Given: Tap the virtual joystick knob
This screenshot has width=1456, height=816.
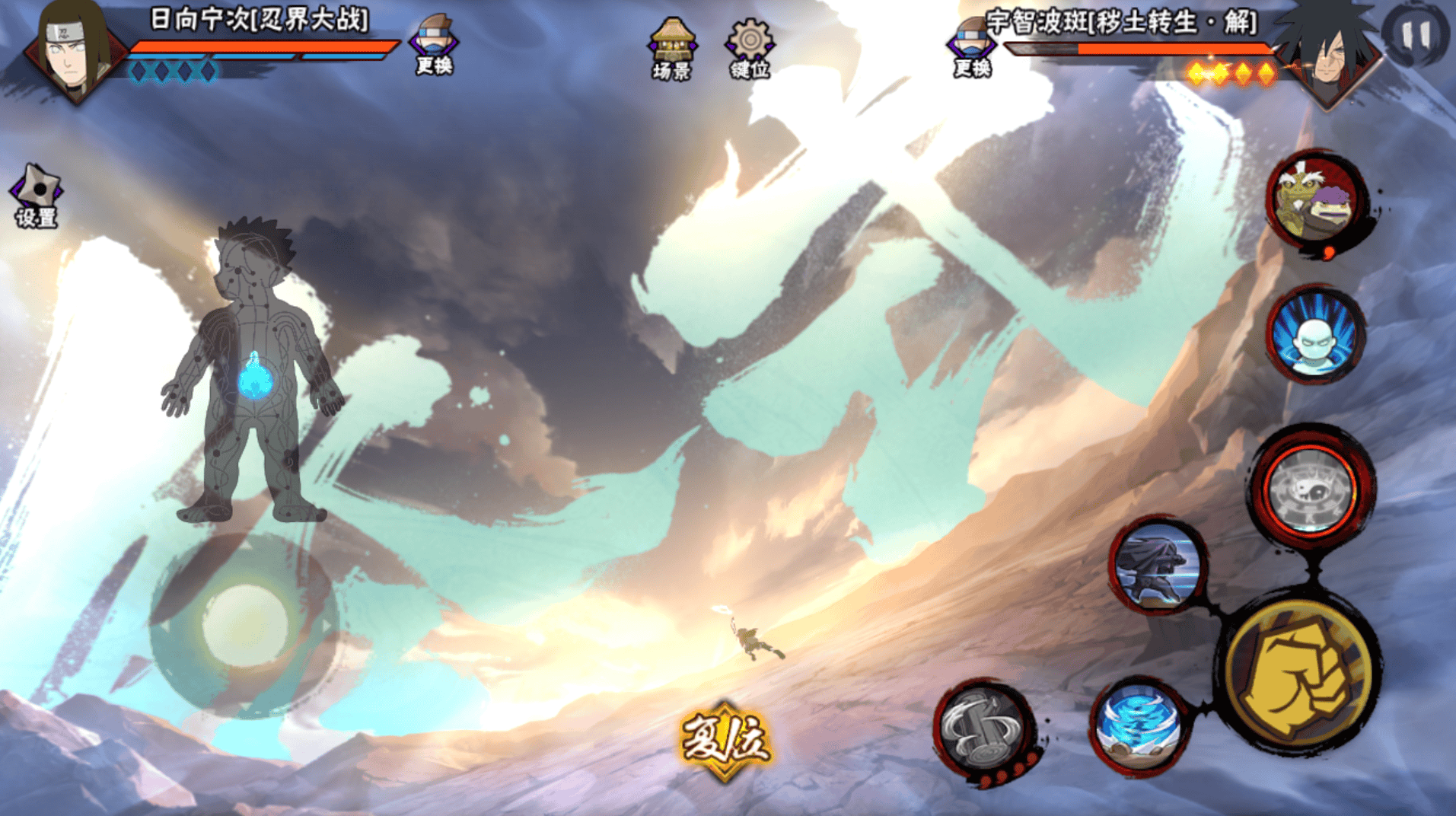Looking at the screenshot, I should (x=244, y=625).
